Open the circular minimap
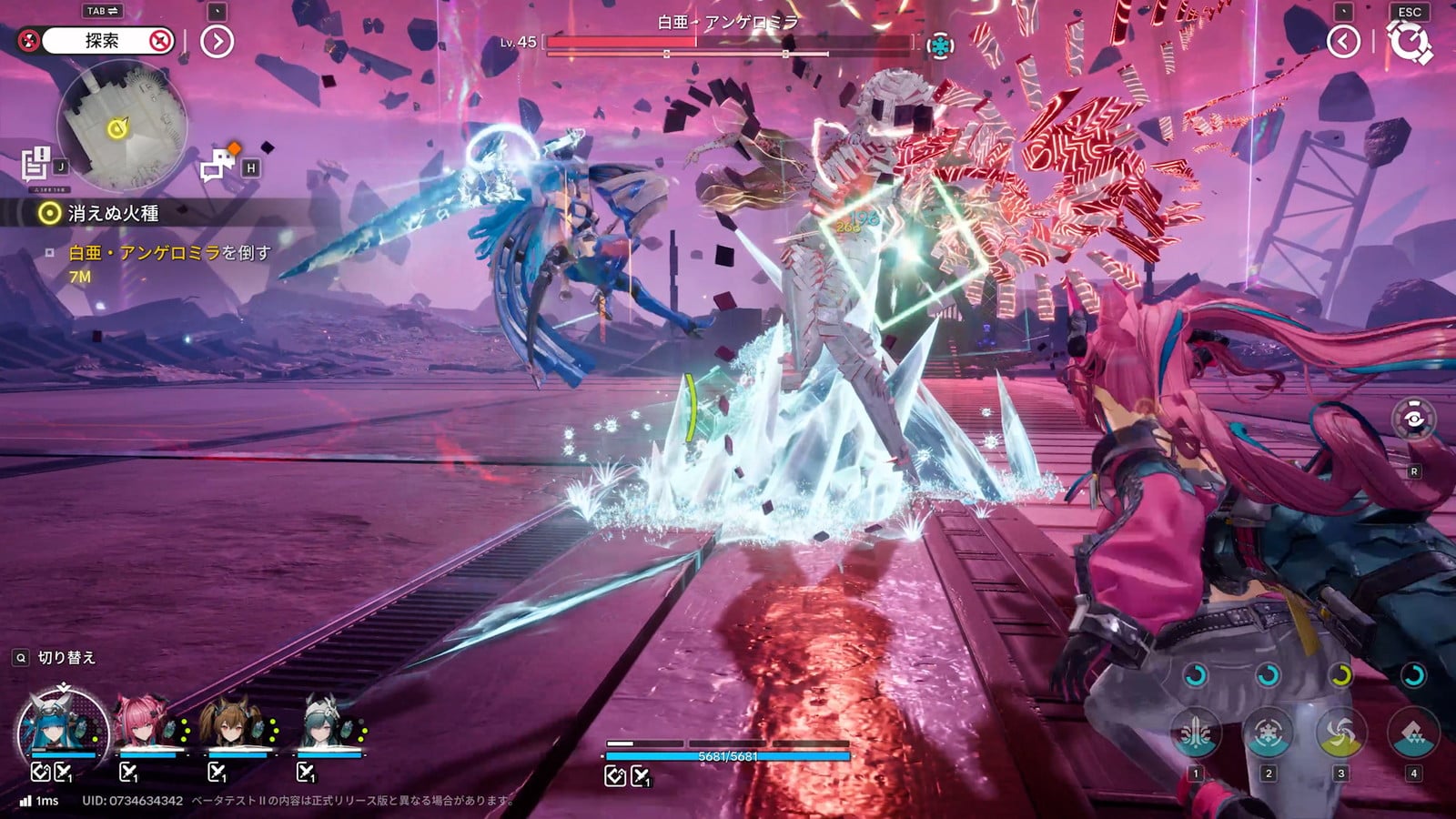 pos(121,124)
